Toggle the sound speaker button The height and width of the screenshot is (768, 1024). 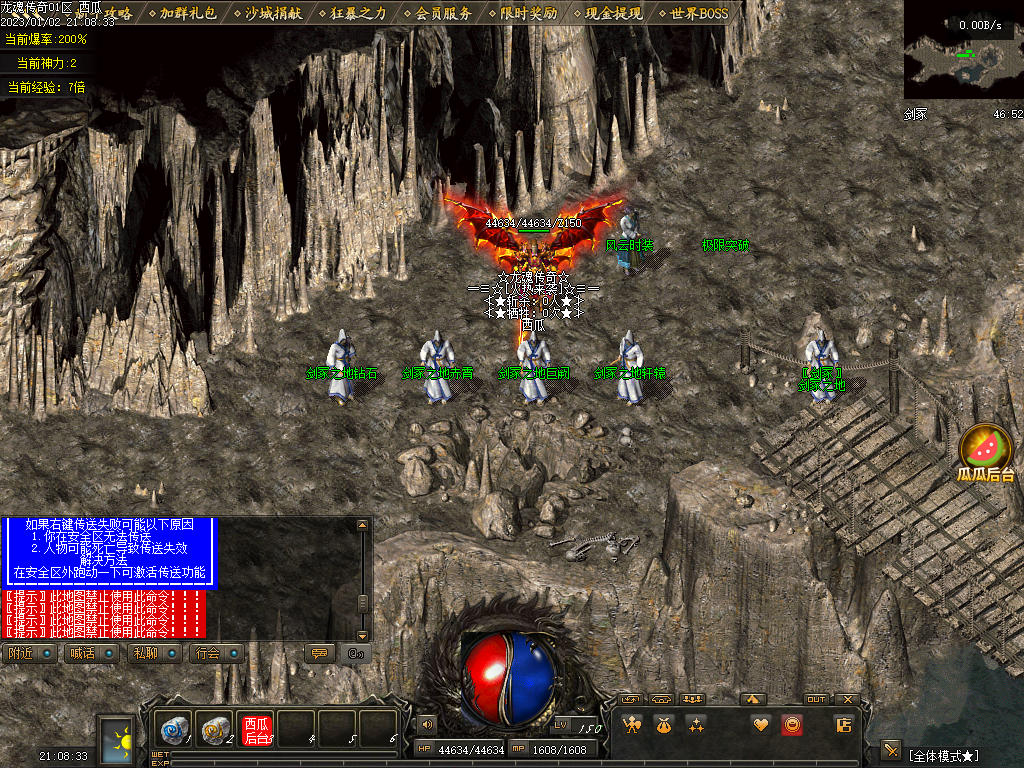tap(427, 724)
